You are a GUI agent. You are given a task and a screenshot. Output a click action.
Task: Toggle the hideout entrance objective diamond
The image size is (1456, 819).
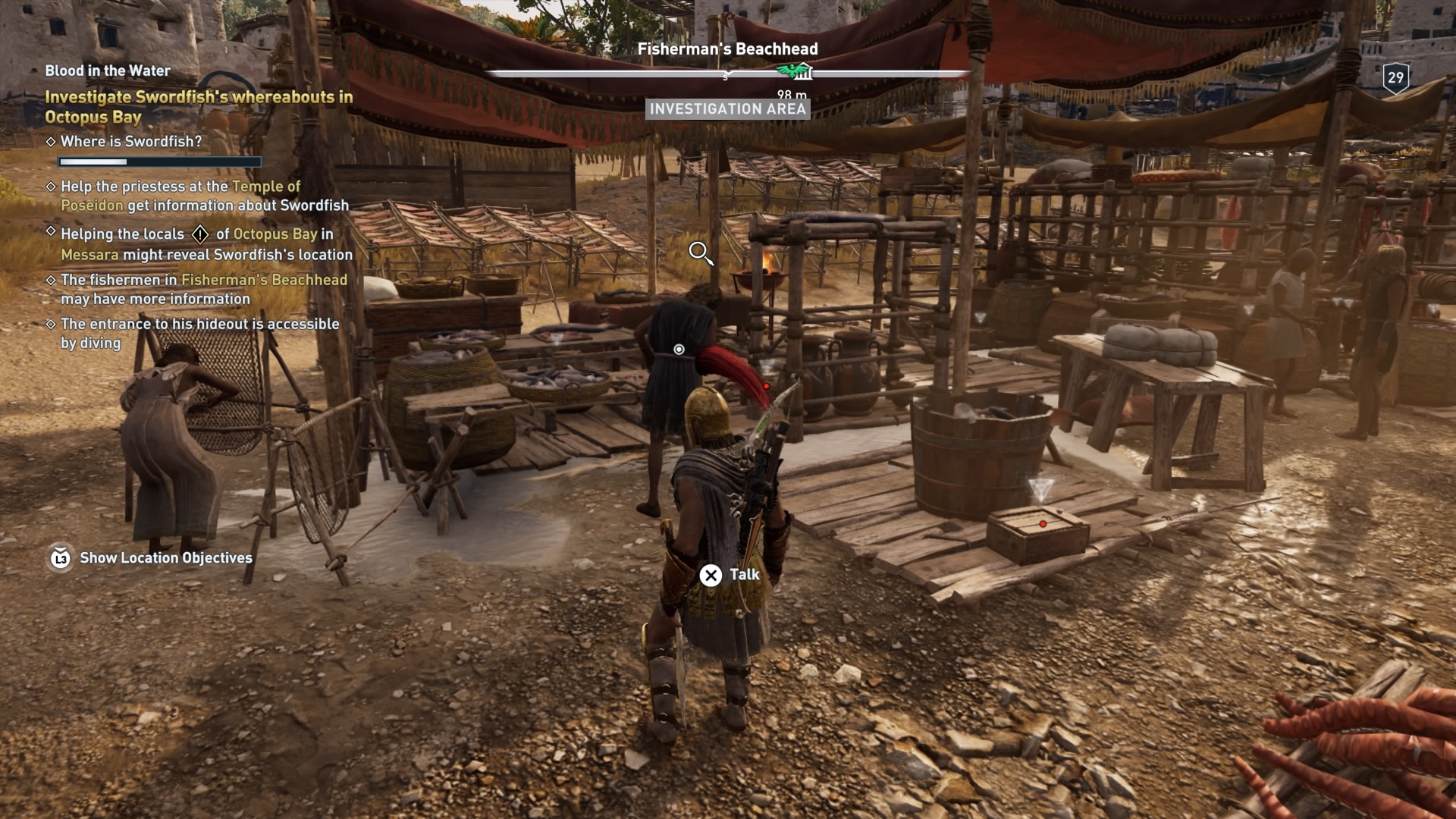[52, 322]
